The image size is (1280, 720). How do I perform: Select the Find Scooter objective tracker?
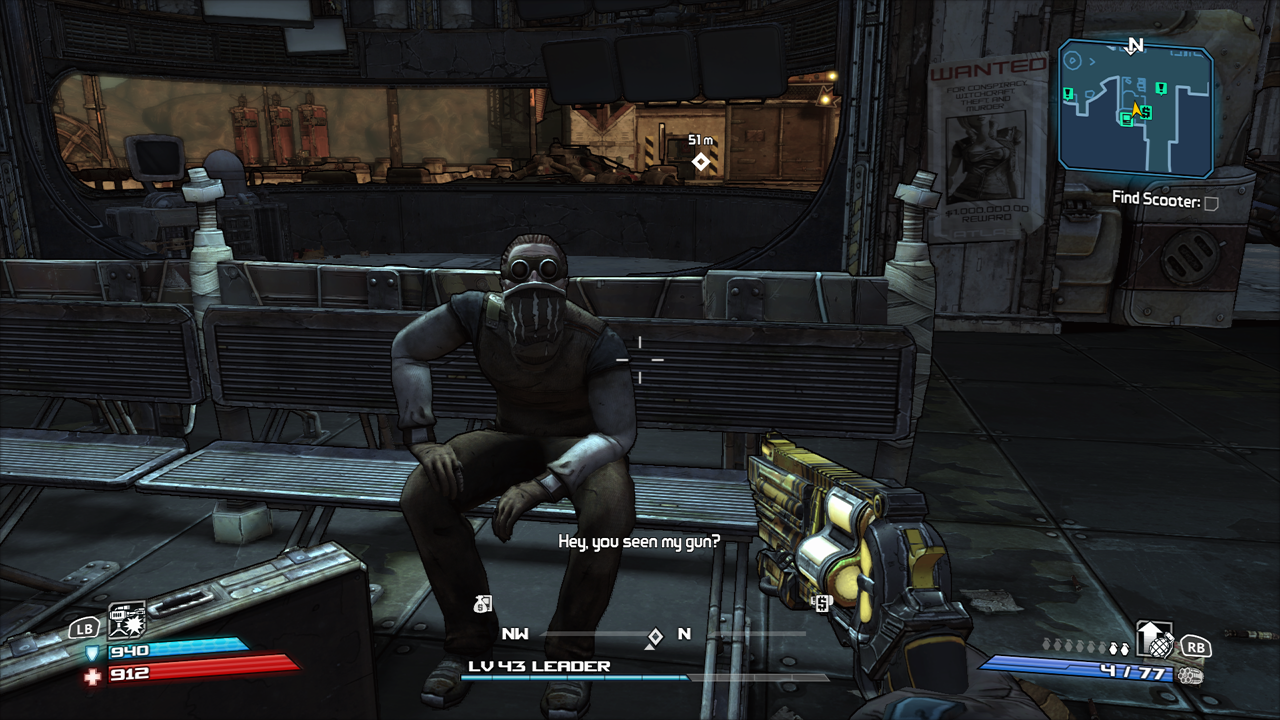tap(1165, 201)
